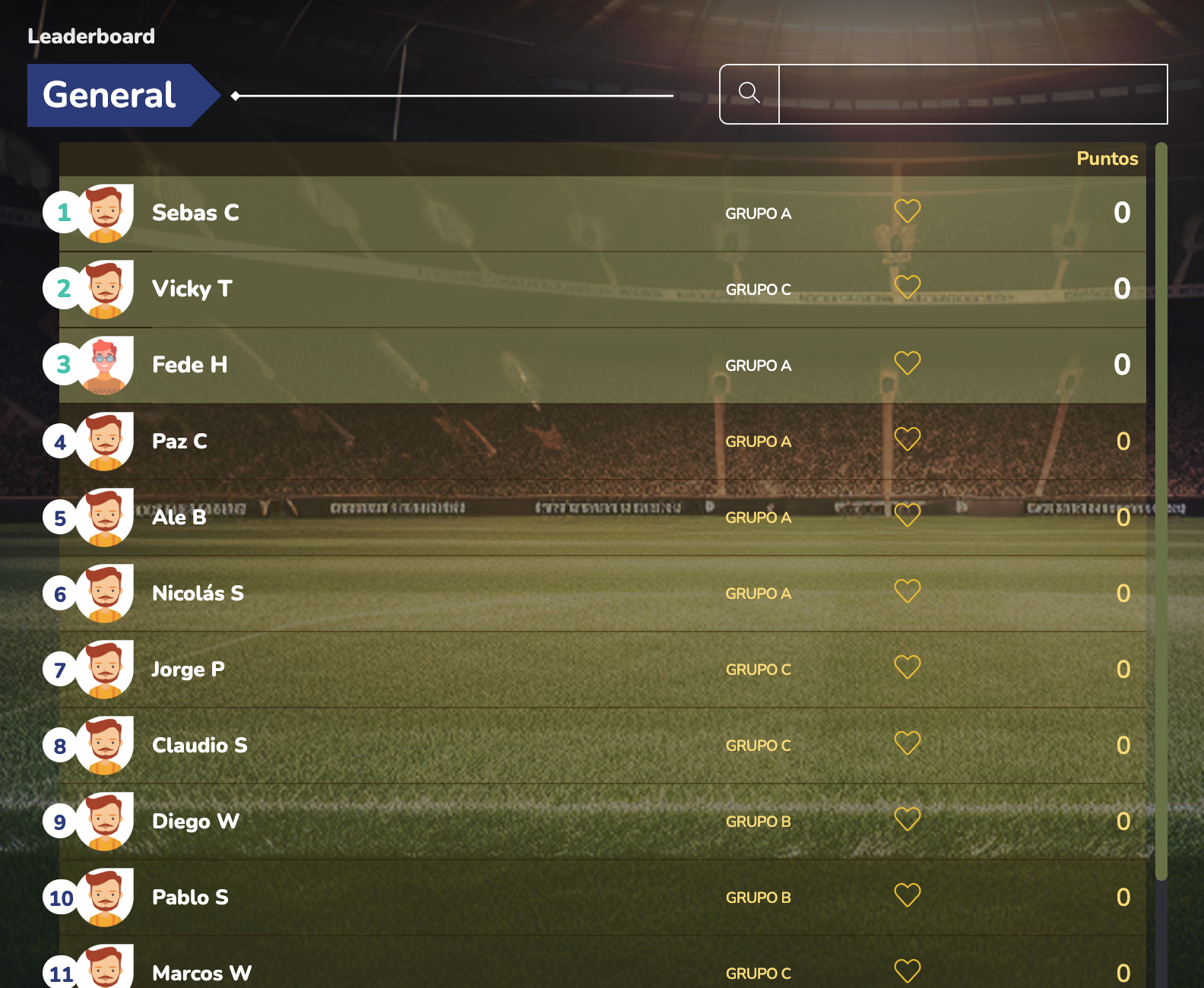The image size is (1204, 988).
Task: Click the leaderboard search input field
Action: pos(973,94)
